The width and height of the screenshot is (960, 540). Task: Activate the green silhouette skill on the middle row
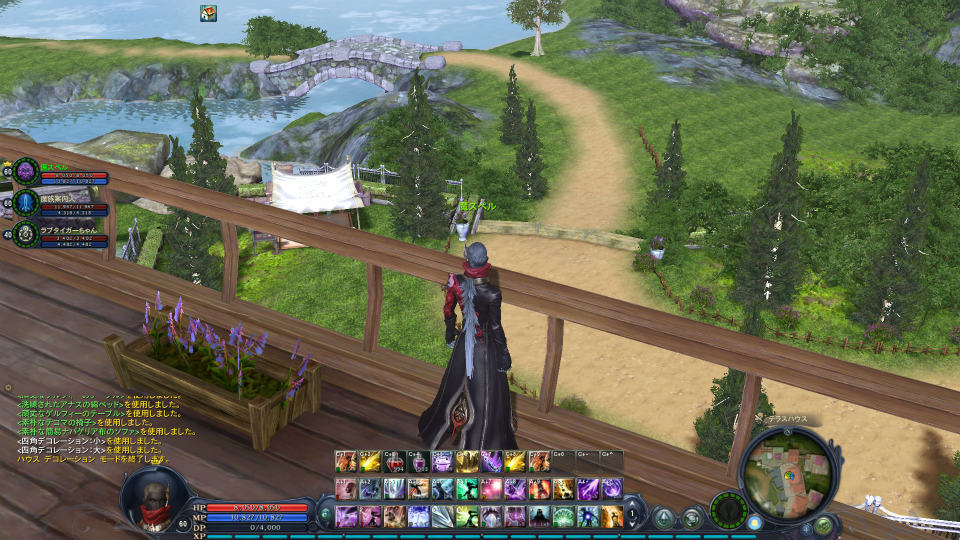(x=467, y=488)
